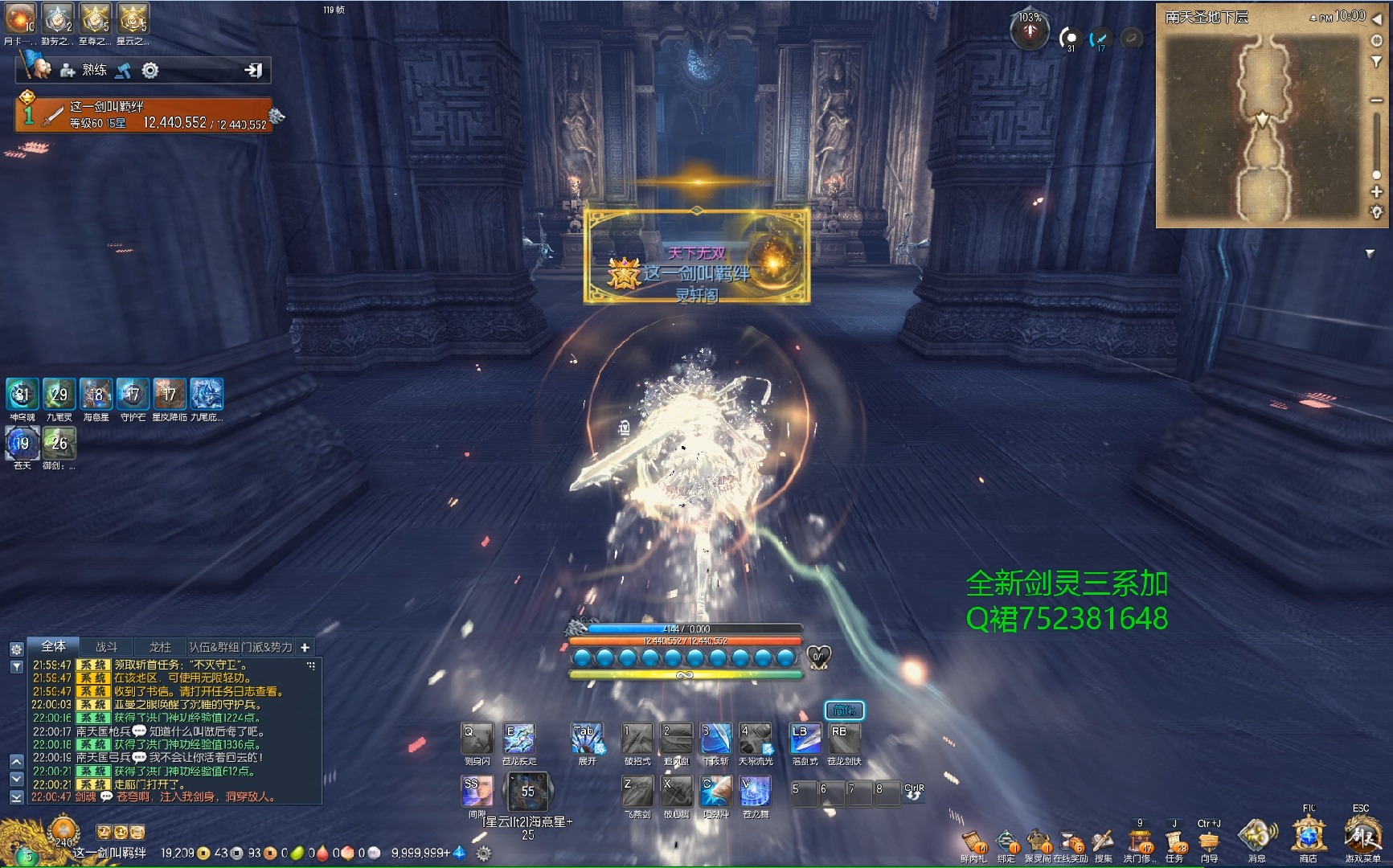Use the 下段斩 skill
The image size is (1393, 868).
(715, 739)
